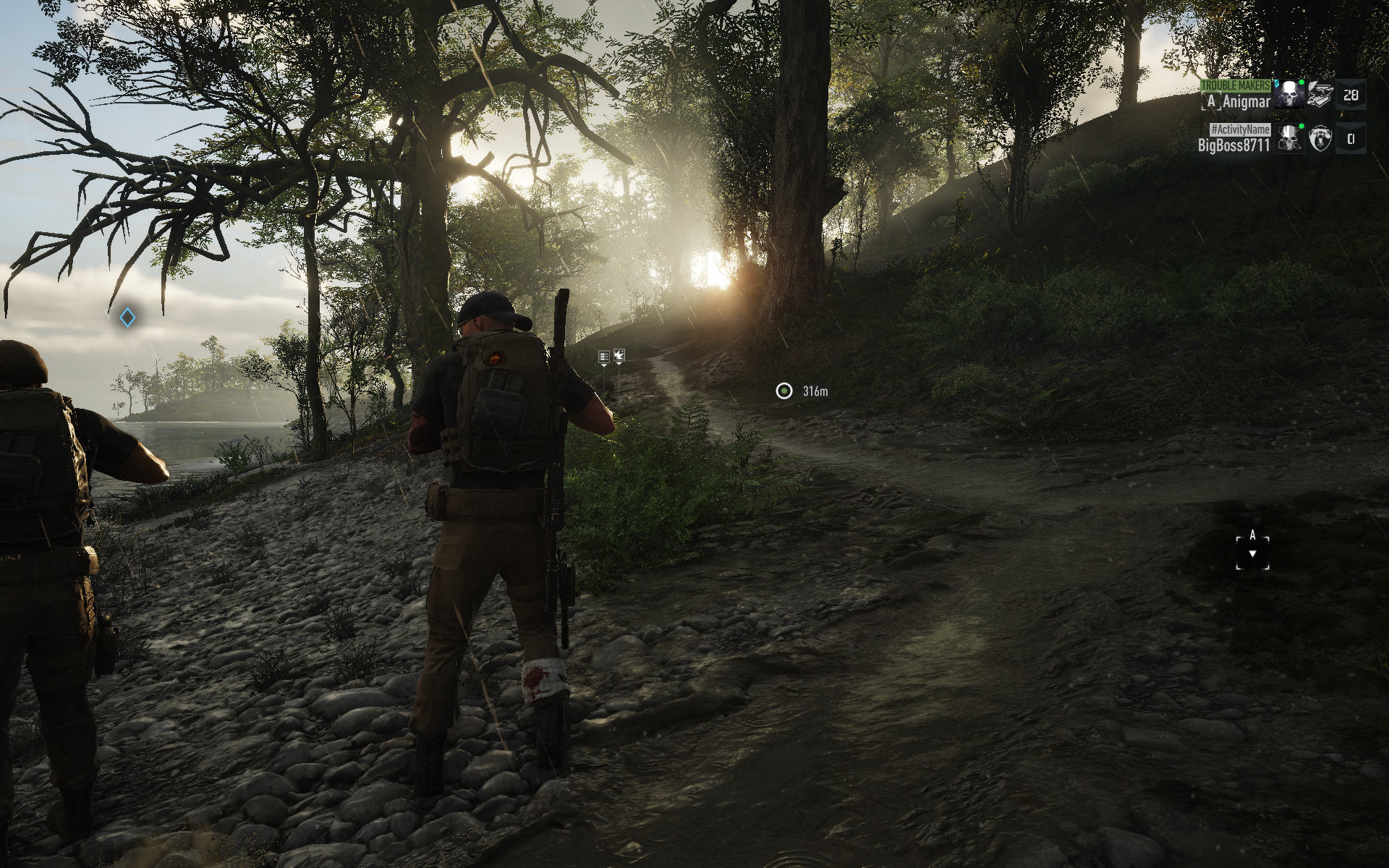Click the BigBoss8711 player name row
Viewport: 1389px width, 868px height.
pyautogui.click(x=1233, y=145)
